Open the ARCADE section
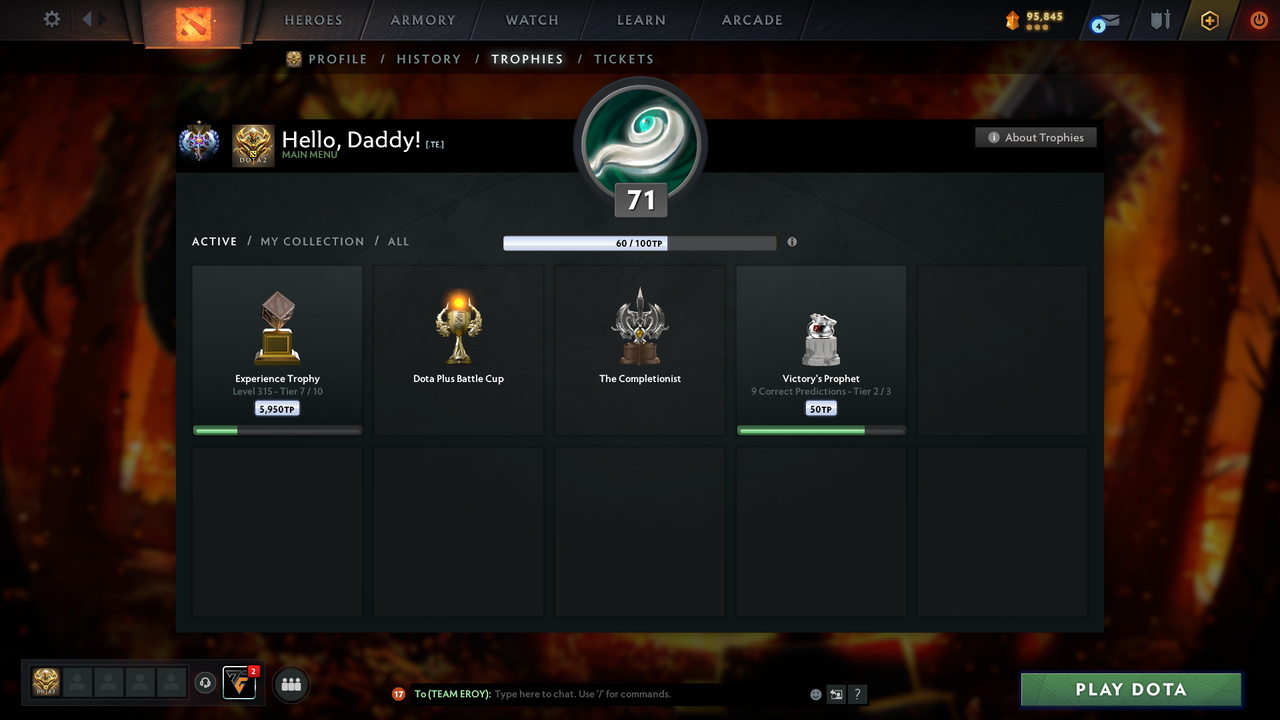This screenshot has height=720, width=1280. pyautogui.click(x=751, y=19)
